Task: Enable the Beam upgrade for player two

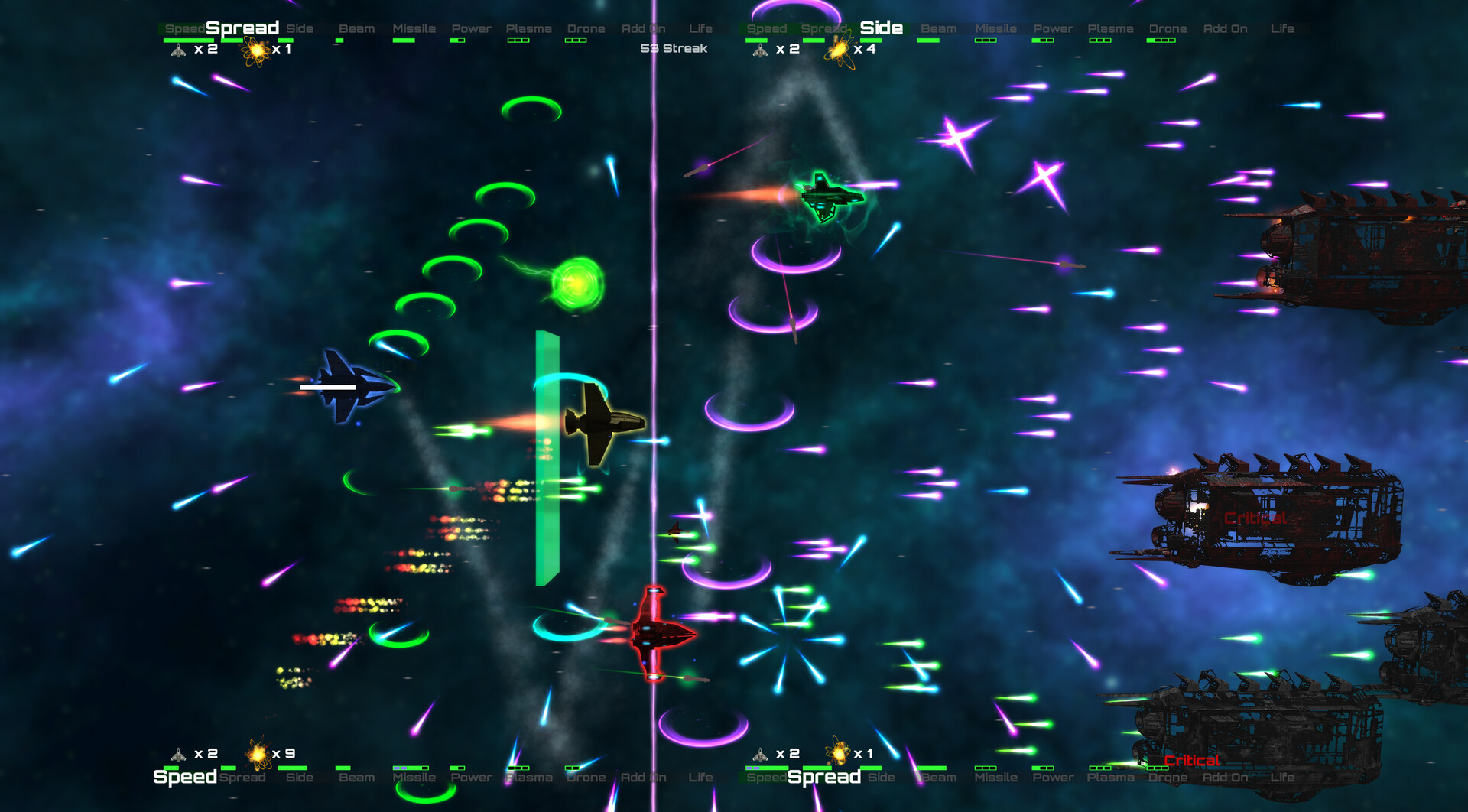Action: tap(938, 28)
